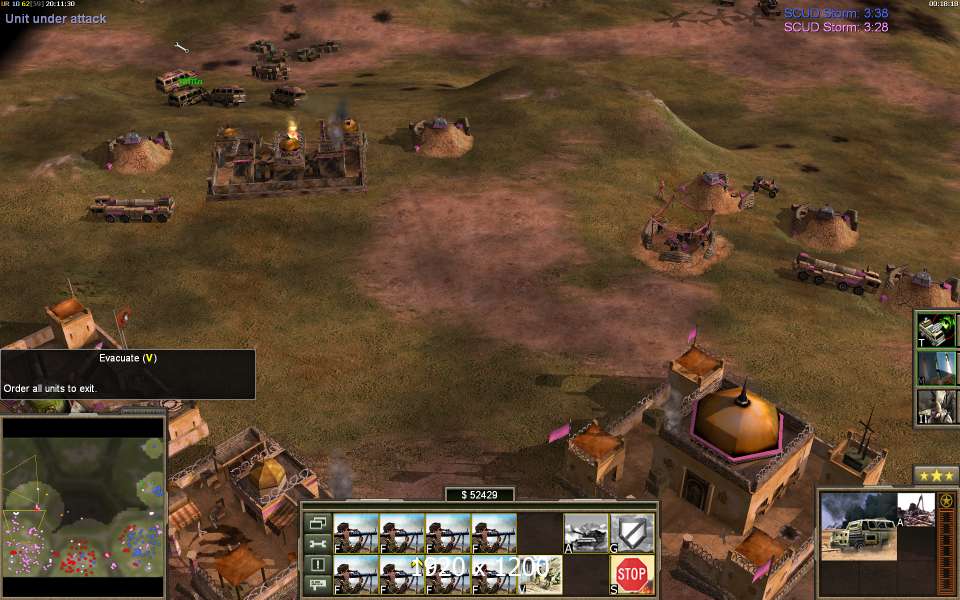Click the Stop command button
Viewport: 960px width, 600px height.
tap(631, 574)
